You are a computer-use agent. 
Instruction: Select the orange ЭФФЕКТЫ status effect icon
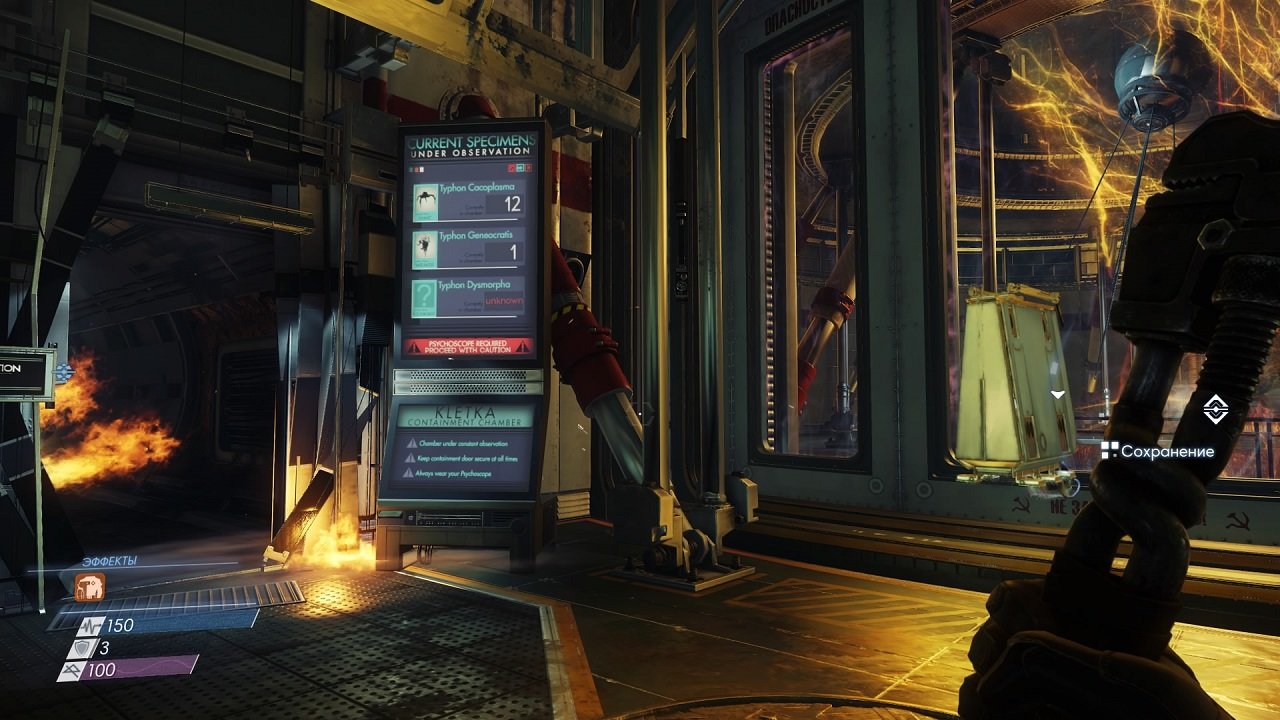pos(90,586)
